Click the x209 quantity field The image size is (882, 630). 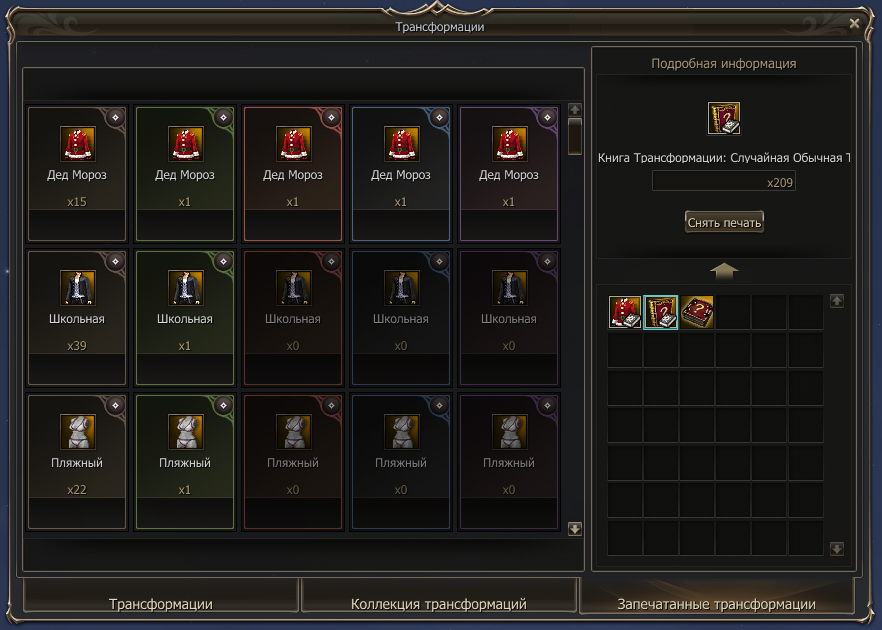(724, 183)
